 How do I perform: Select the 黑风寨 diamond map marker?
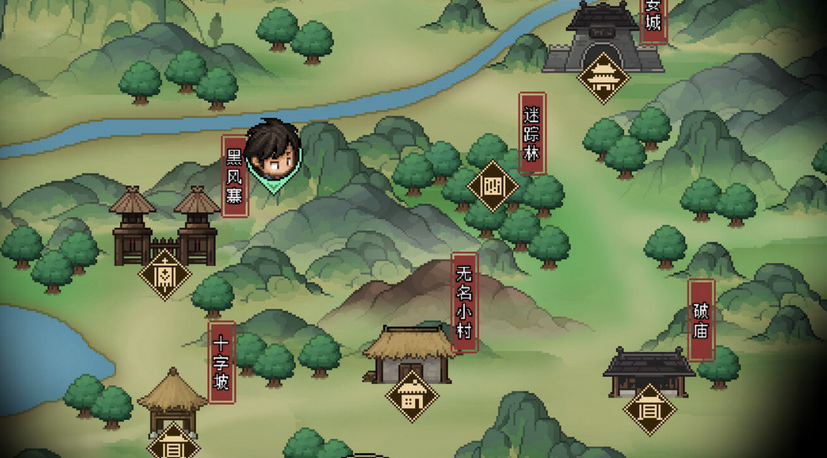[165, 273]
